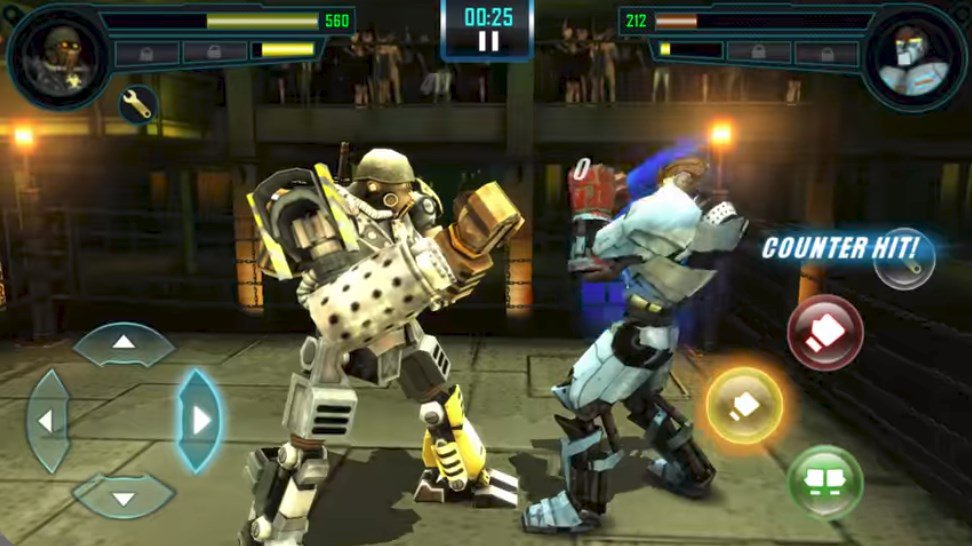Click the wrench icon below the player portrait

[136, 103]
